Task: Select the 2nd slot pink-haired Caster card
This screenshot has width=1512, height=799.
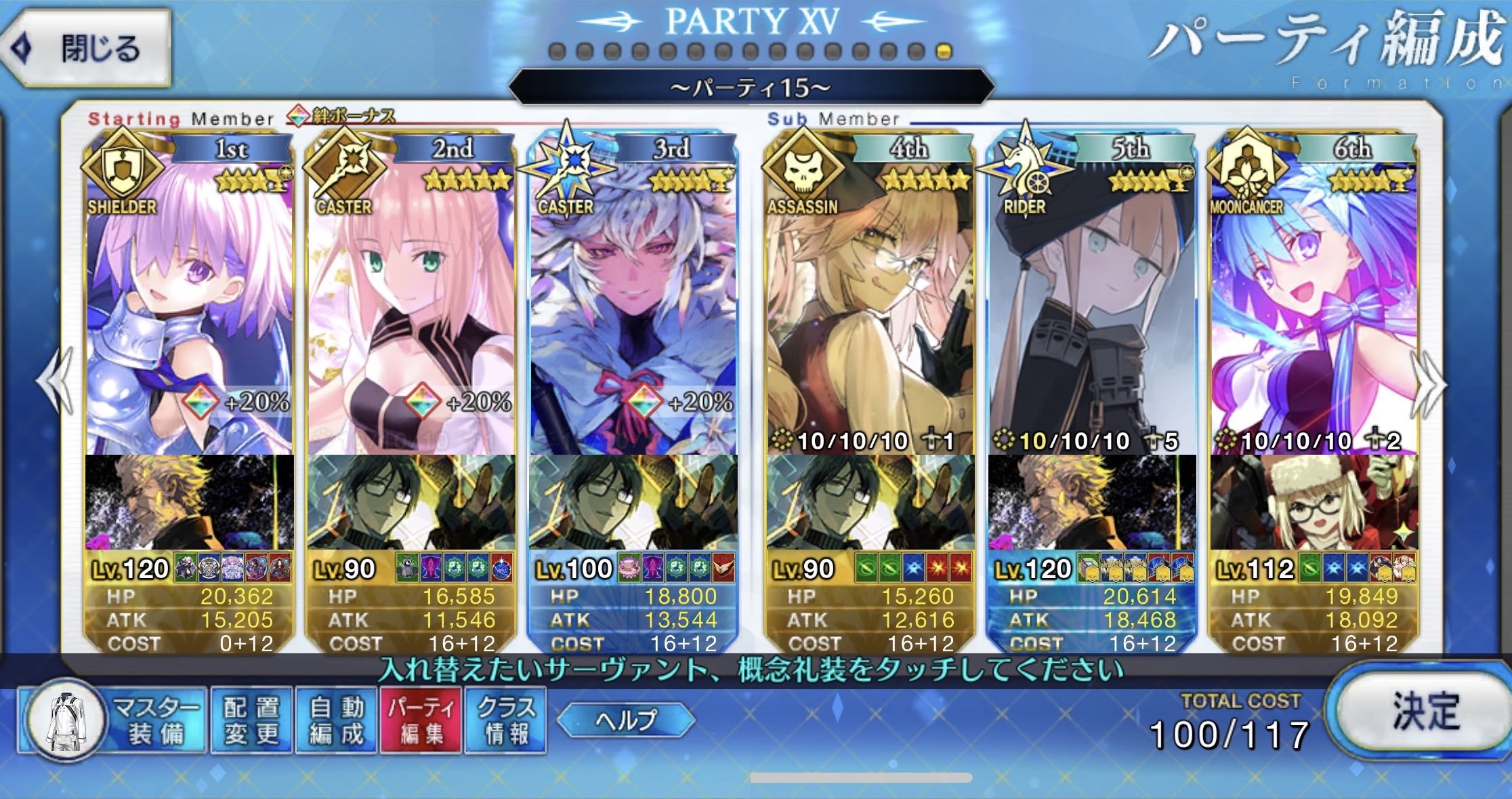Action: [x=411, y=305]
